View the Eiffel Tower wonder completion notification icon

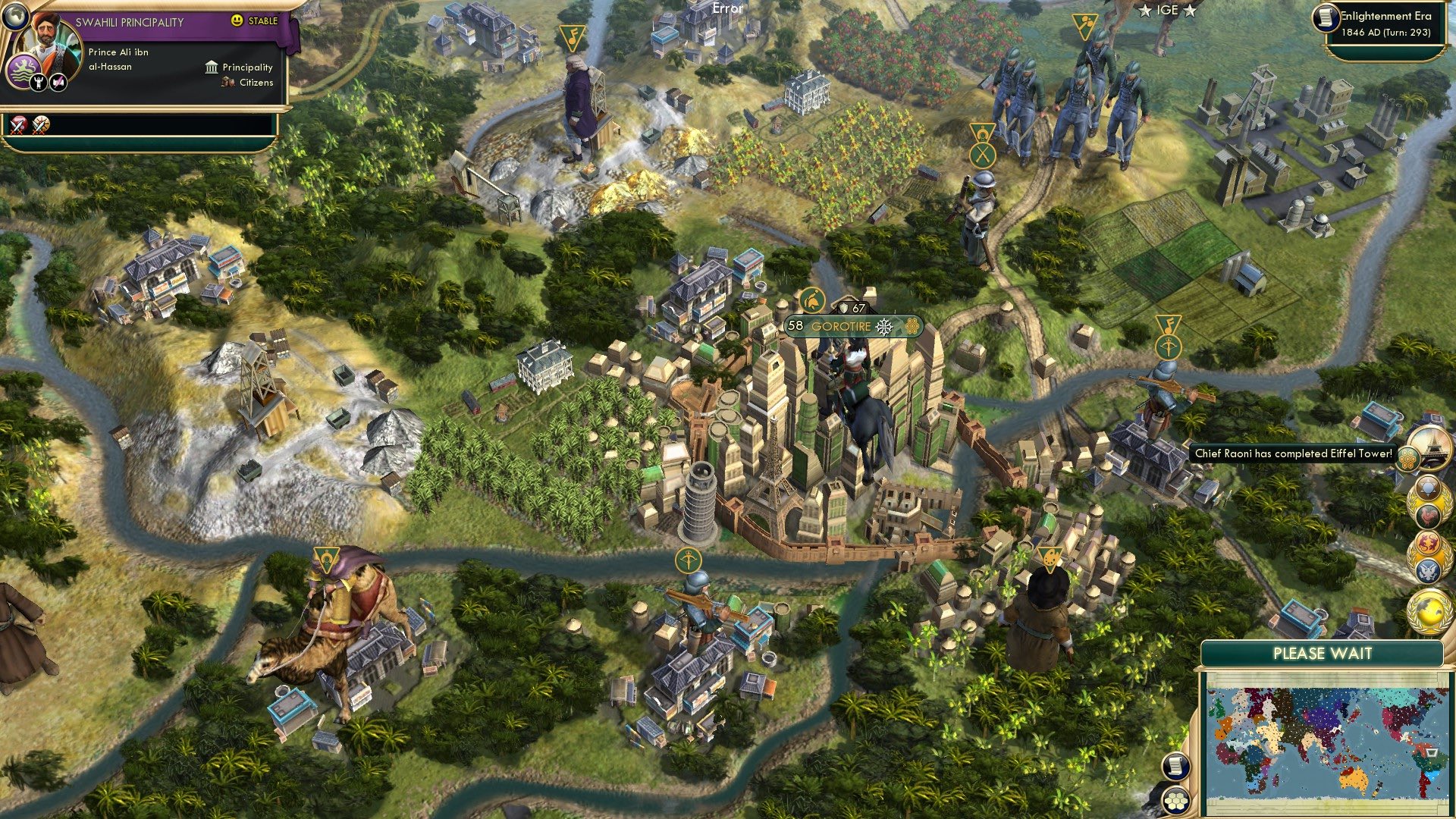pyautogui.click(x=1432, y=445)
